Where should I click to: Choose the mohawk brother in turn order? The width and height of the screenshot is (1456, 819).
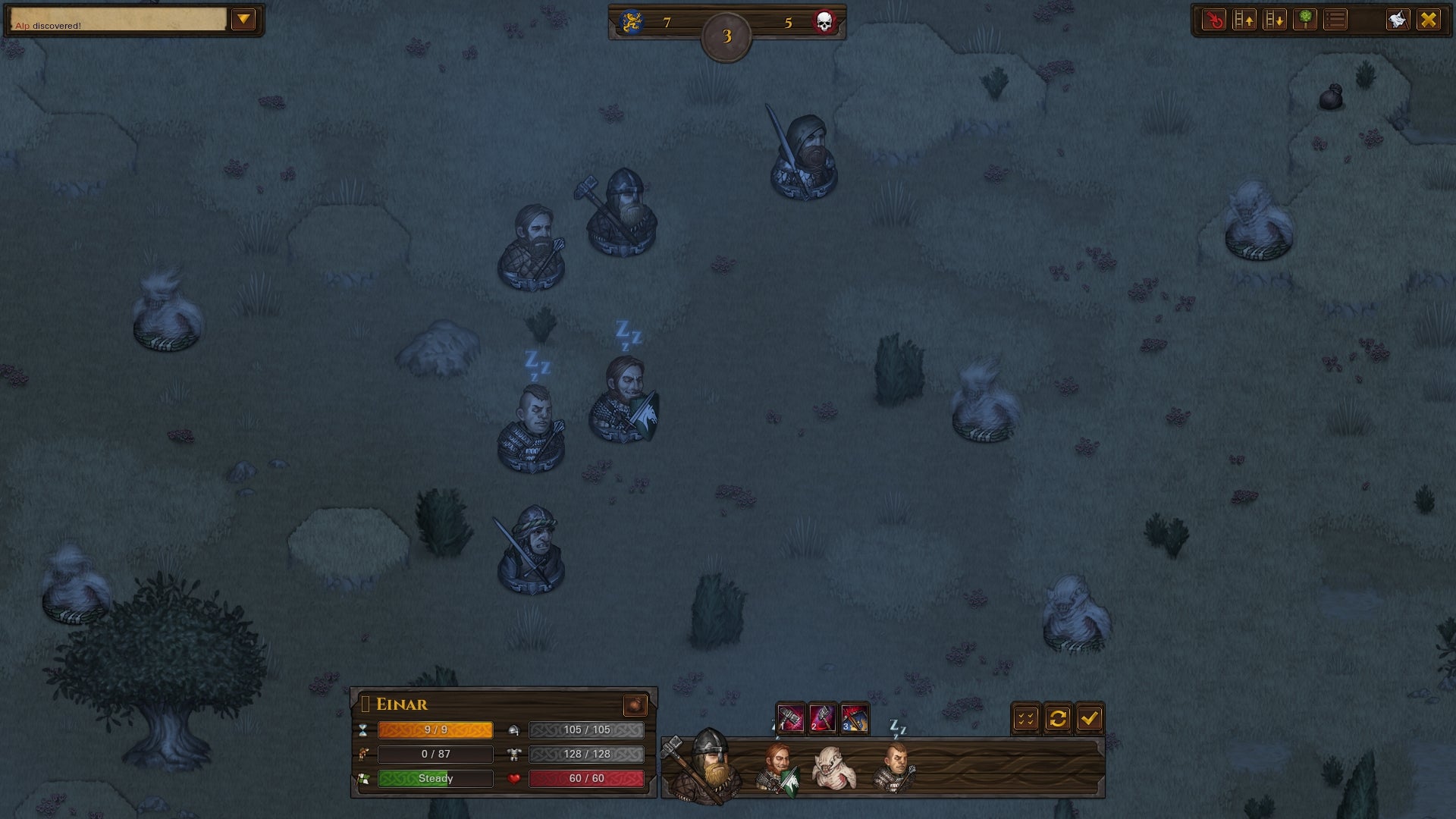[x=895, y=767]
